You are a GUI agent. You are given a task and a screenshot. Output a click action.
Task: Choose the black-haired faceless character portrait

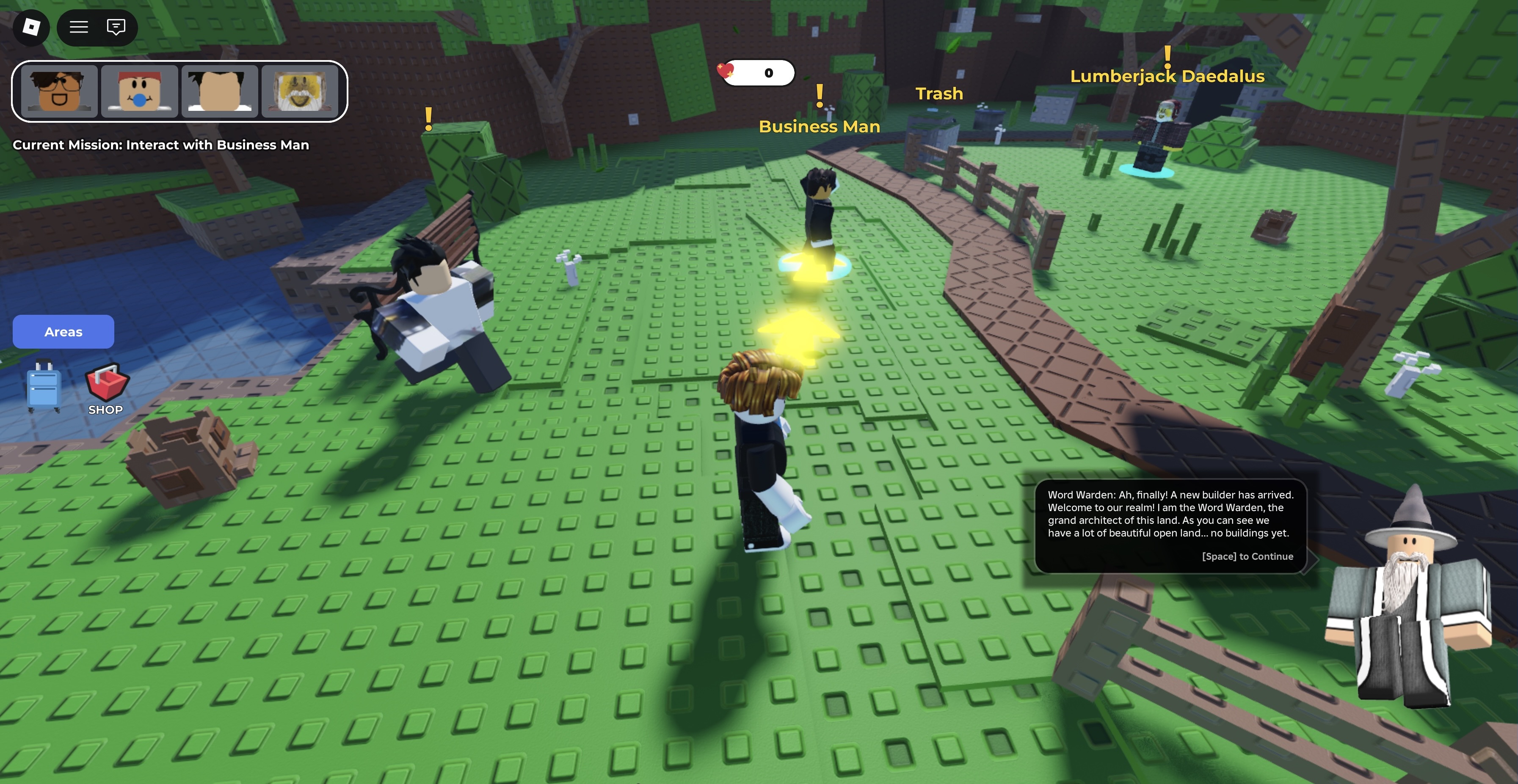point(219,91)
